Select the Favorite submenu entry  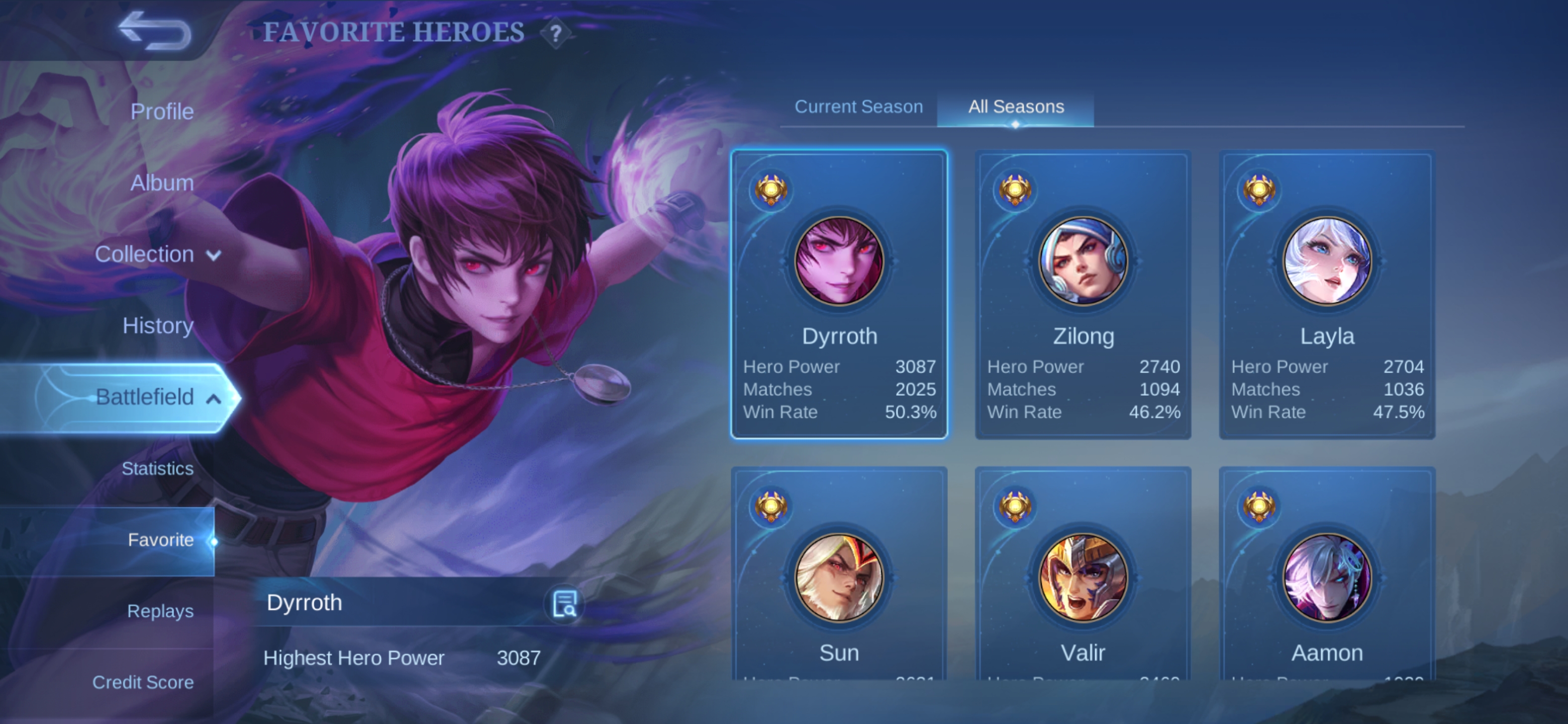160,539
